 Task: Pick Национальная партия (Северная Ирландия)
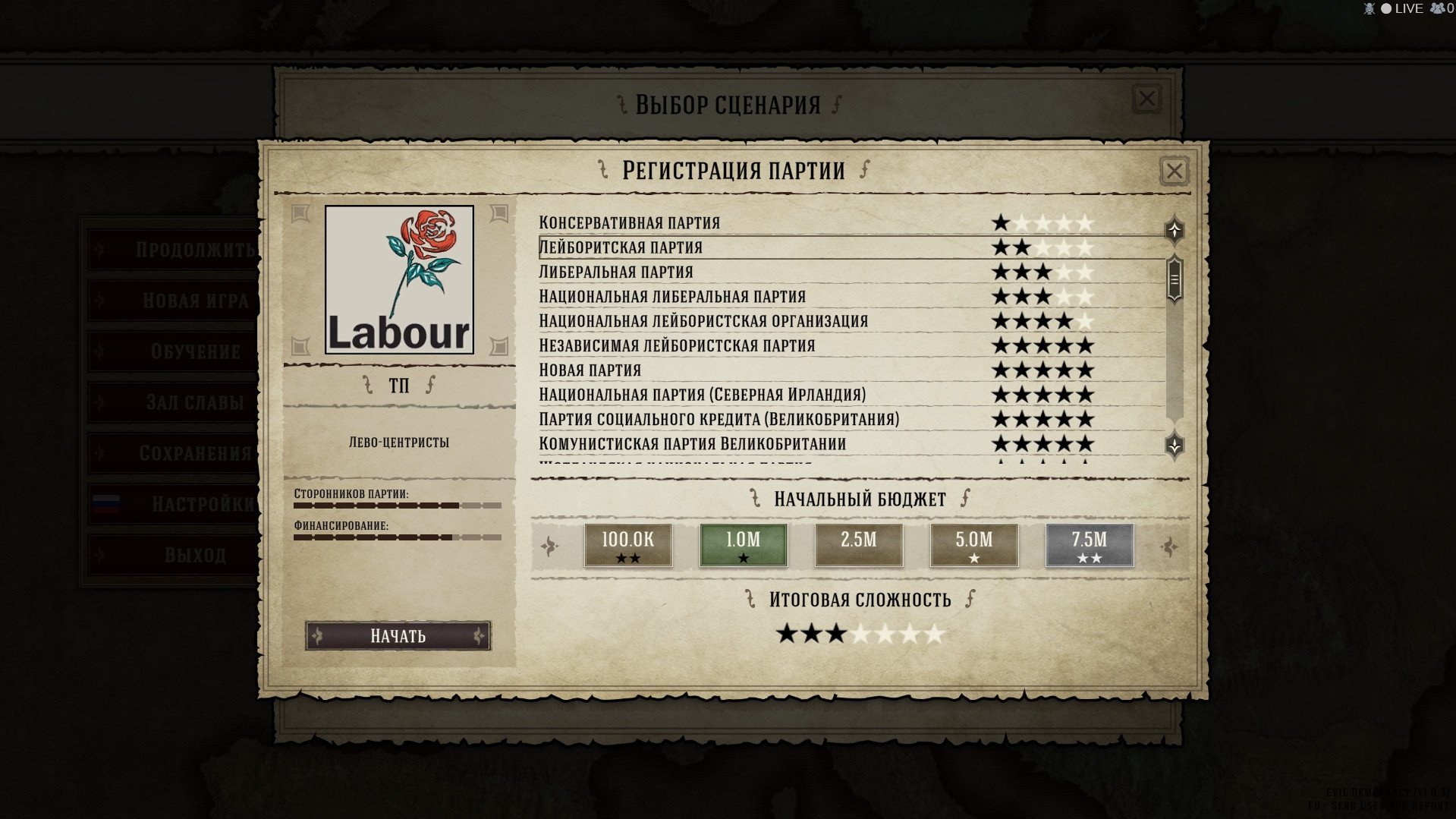click(x=702, y=395)
